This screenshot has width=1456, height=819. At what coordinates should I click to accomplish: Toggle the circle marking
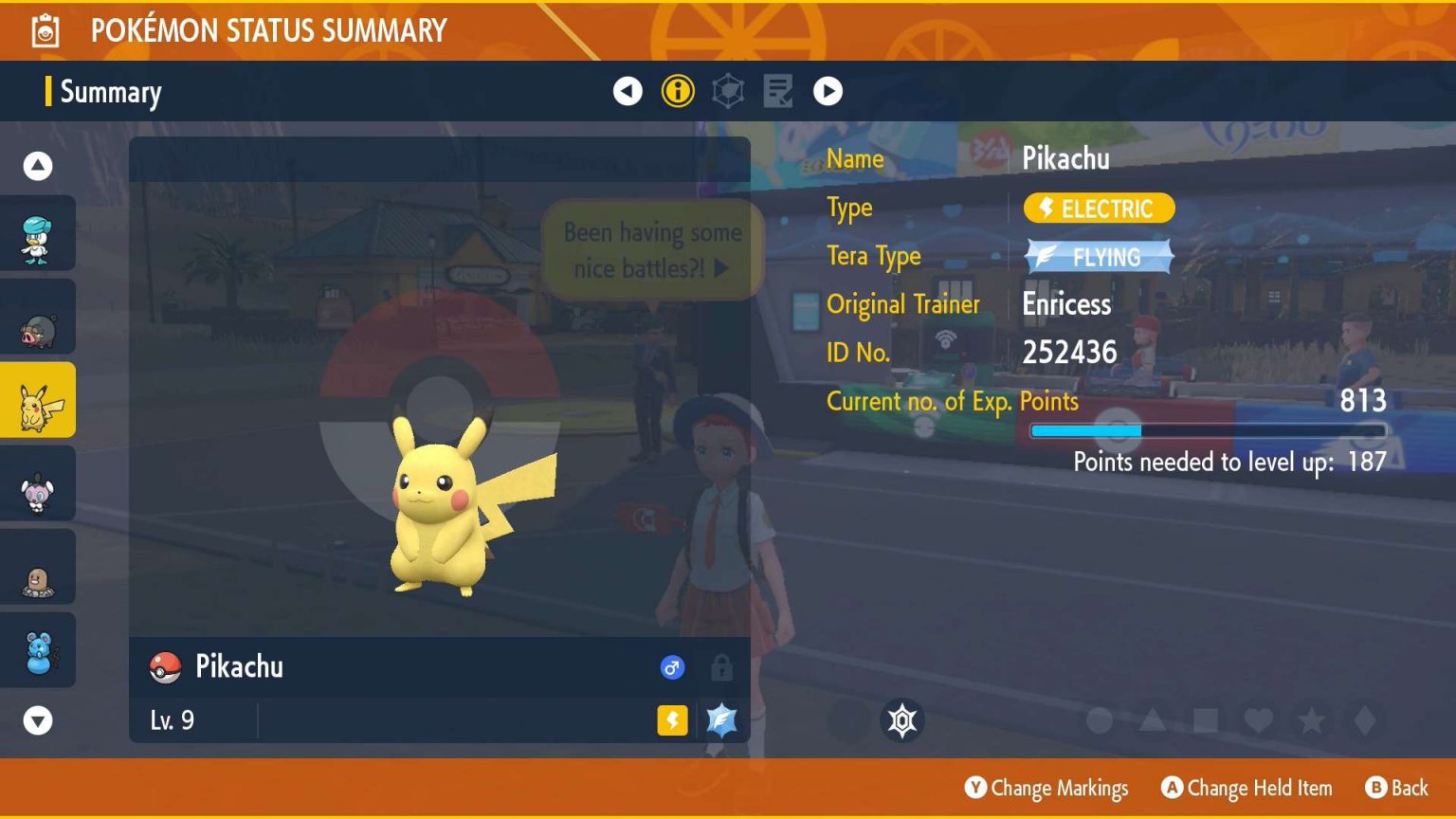(x=1100, y=720)
